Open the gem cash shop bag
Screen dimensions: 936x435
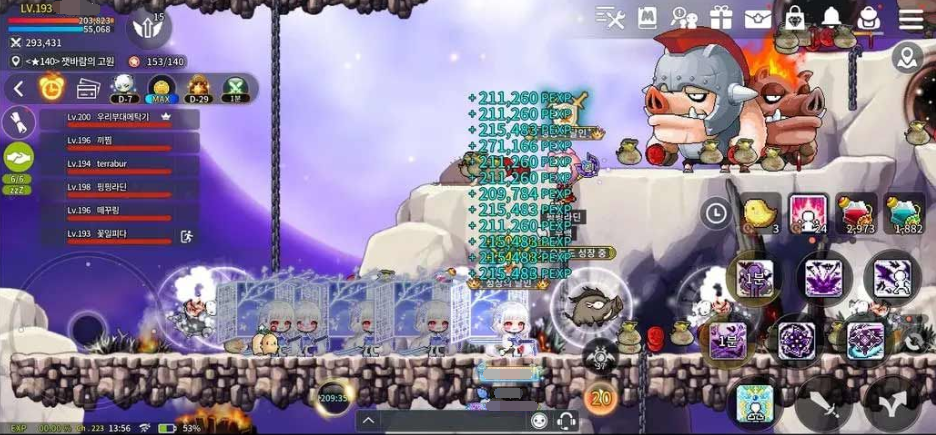pyautogui.click(x=795, y=18)
